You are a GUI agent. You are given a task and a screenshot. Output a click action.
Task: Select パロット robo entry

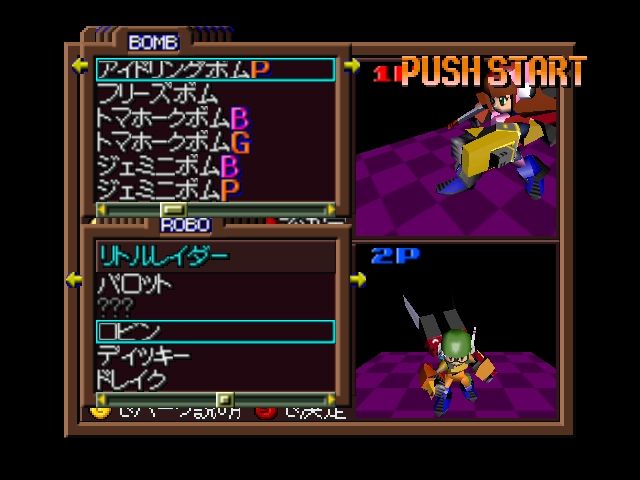coord(134,283)
